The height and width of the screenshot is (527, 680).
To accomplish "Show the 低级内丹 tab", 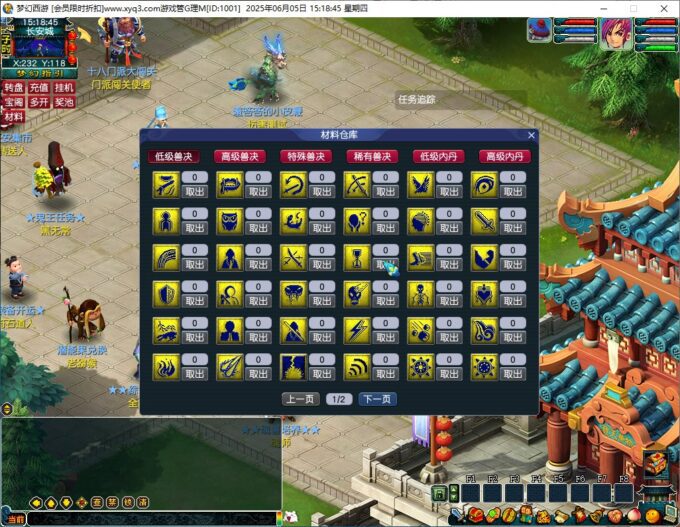I will click(437, 156).
